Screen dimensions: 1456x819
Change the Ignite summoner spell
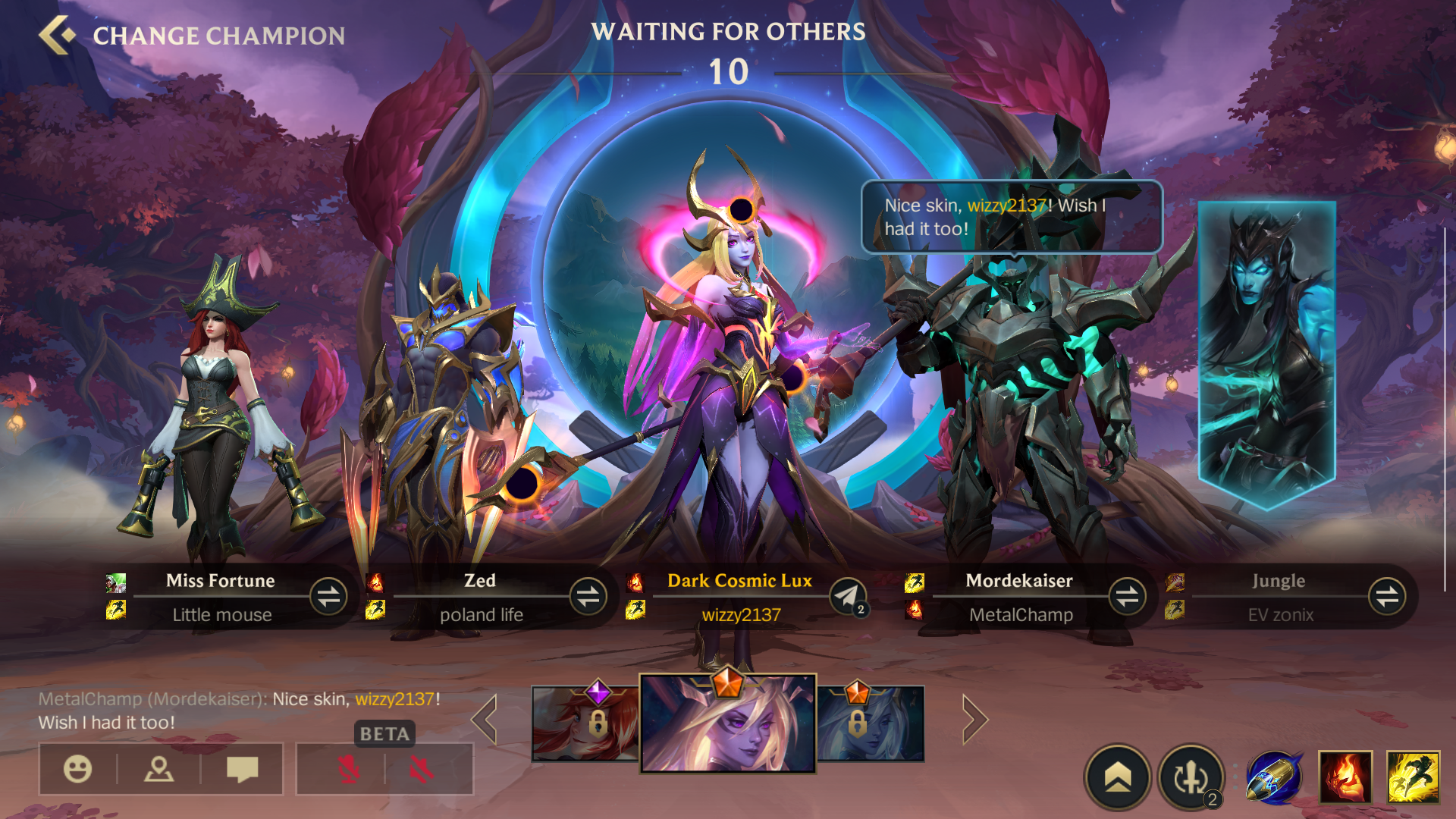point(1345,777)
